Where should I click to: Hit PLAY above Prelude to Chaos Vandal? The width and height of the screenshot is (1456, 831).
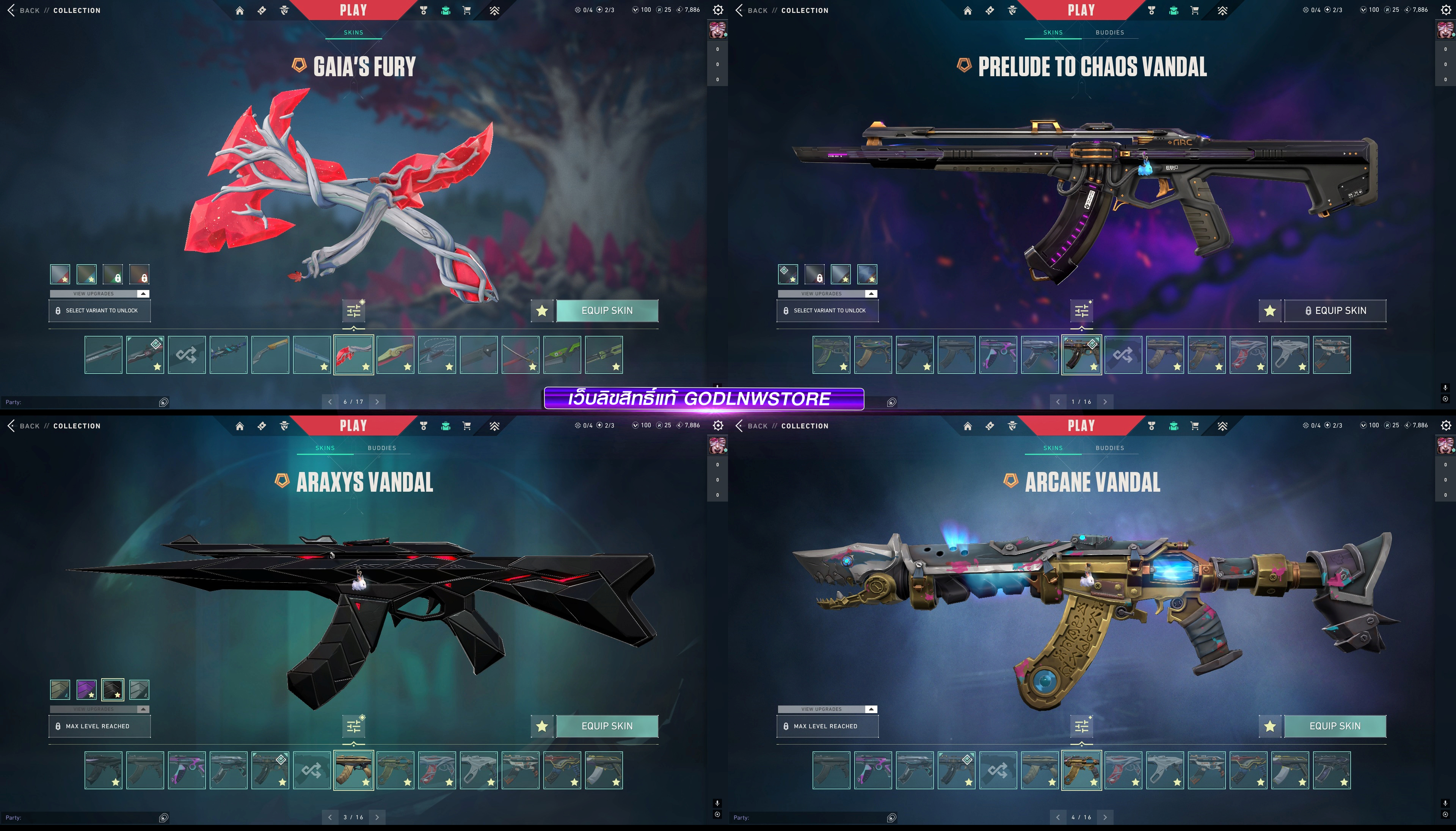pyautogui.click(x=1081, y=10)
